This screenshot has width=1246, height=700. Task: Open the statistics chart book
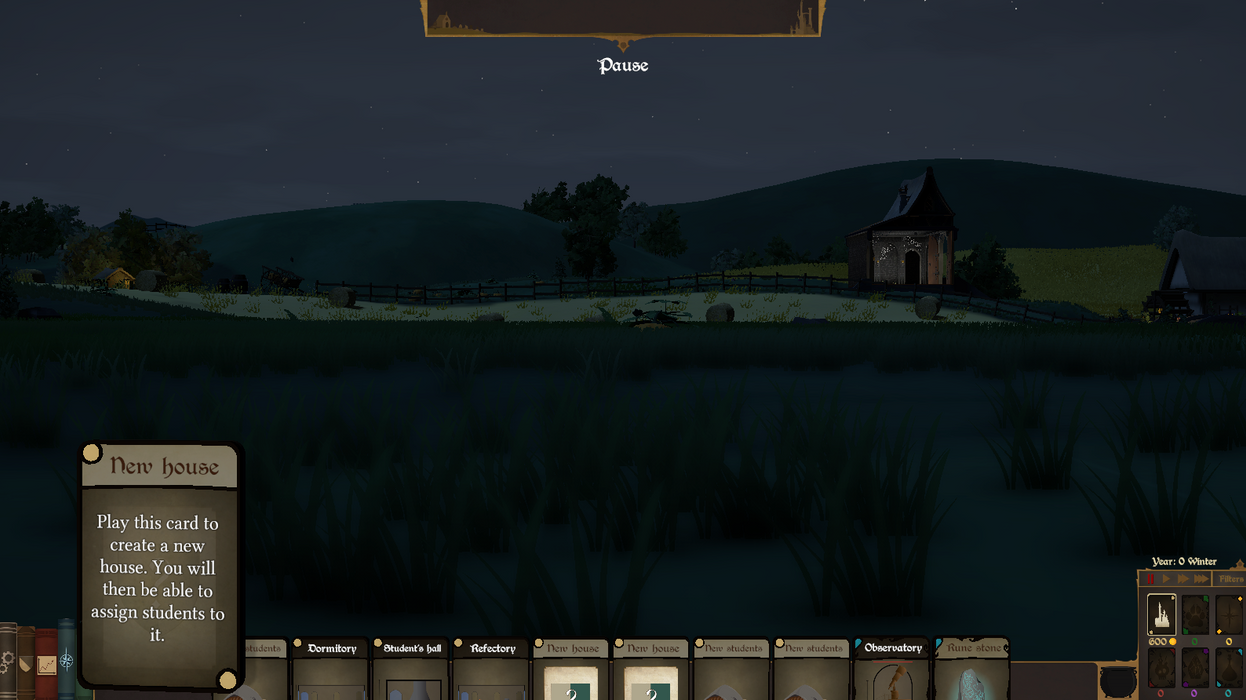(46, 664)
